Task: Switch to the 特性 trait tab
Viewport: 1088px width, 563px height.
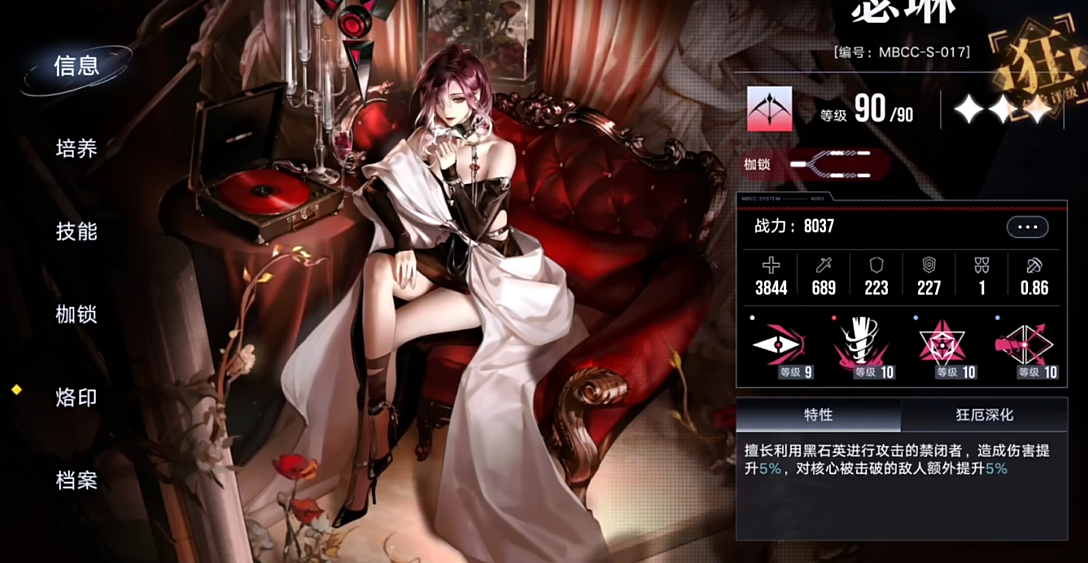Action: (x=818, y=414)
